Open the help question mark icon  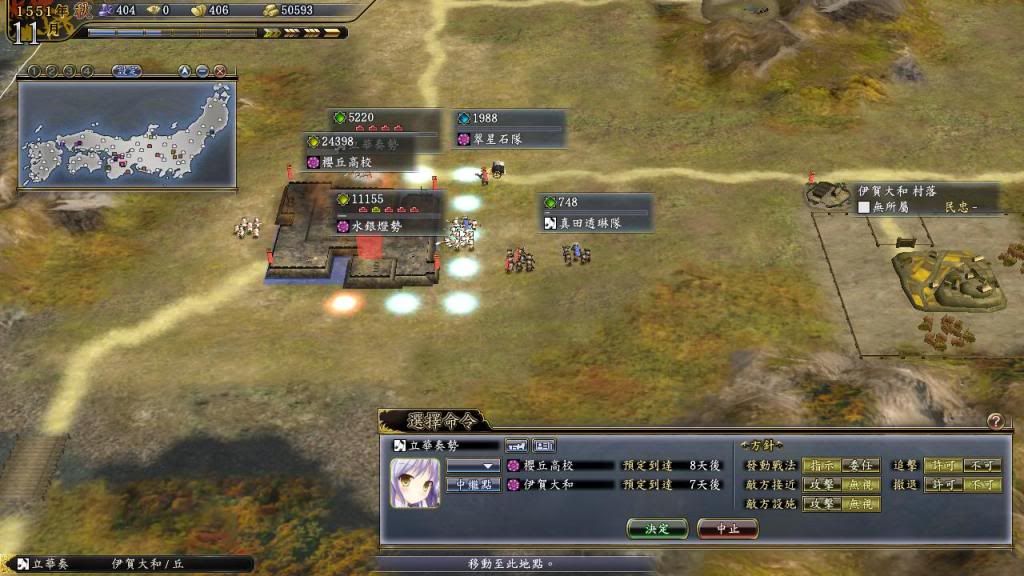coord(994,422)
